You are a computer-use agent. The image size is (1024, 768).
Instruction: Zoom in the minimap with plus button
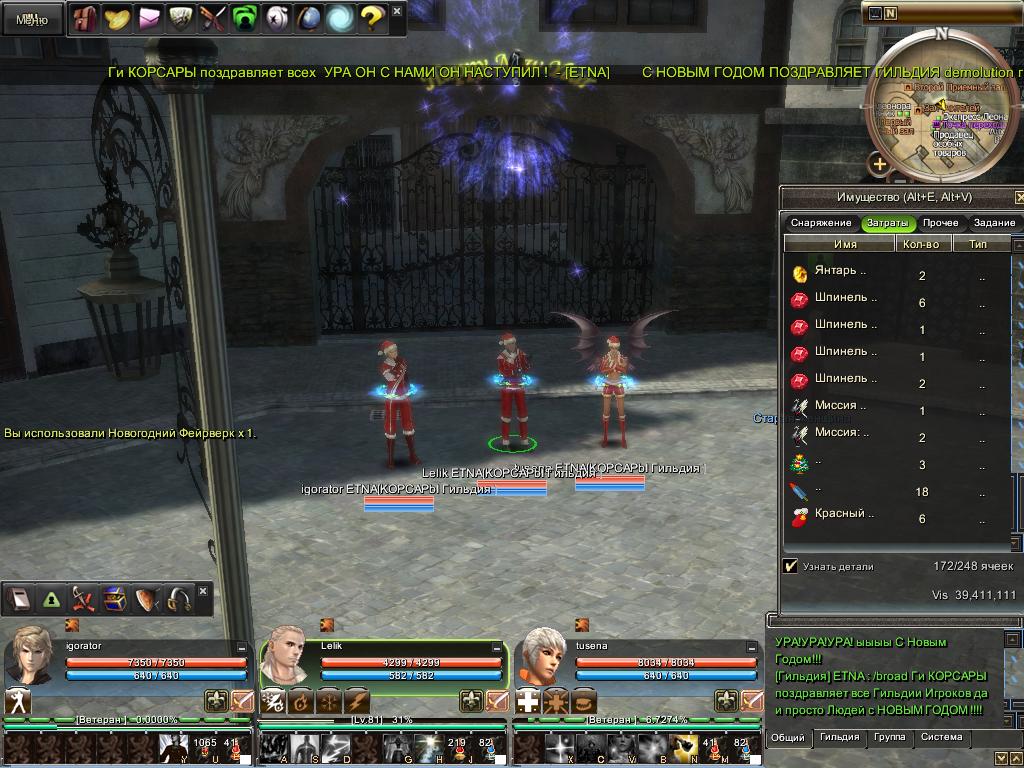tap(879, 164)
